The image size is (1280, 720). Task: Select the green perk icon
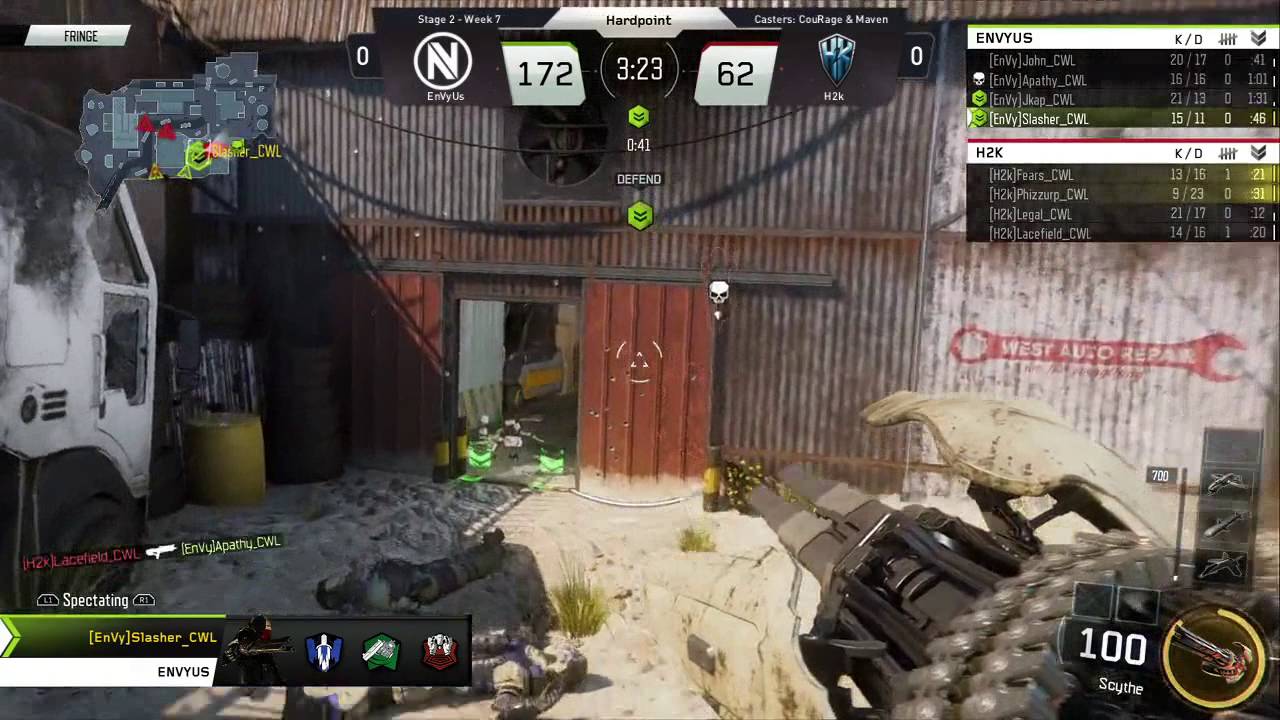[x=381, y=652]
